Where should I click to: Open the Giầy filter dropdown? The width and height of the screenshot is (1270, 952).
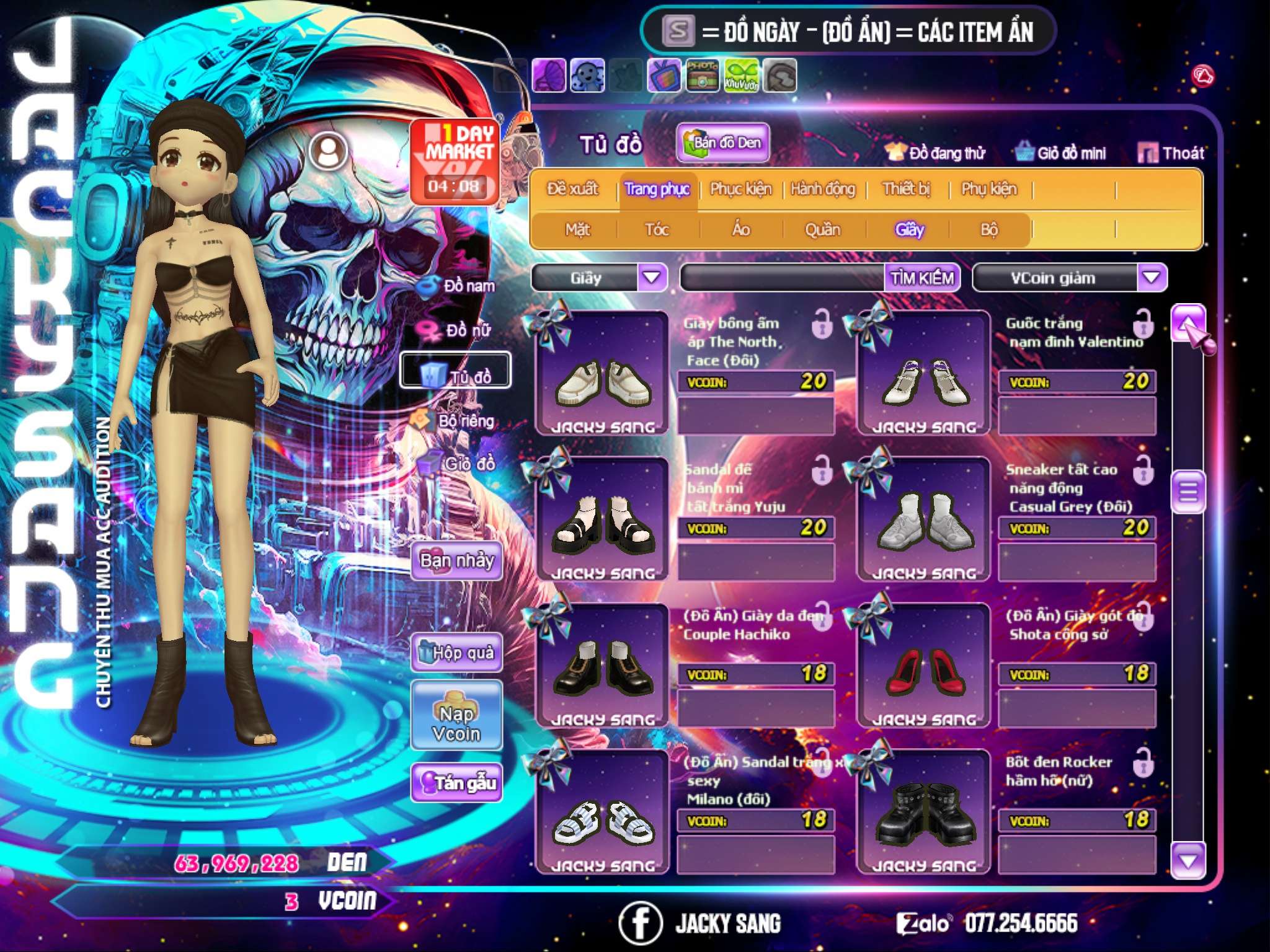pos(652,278)
